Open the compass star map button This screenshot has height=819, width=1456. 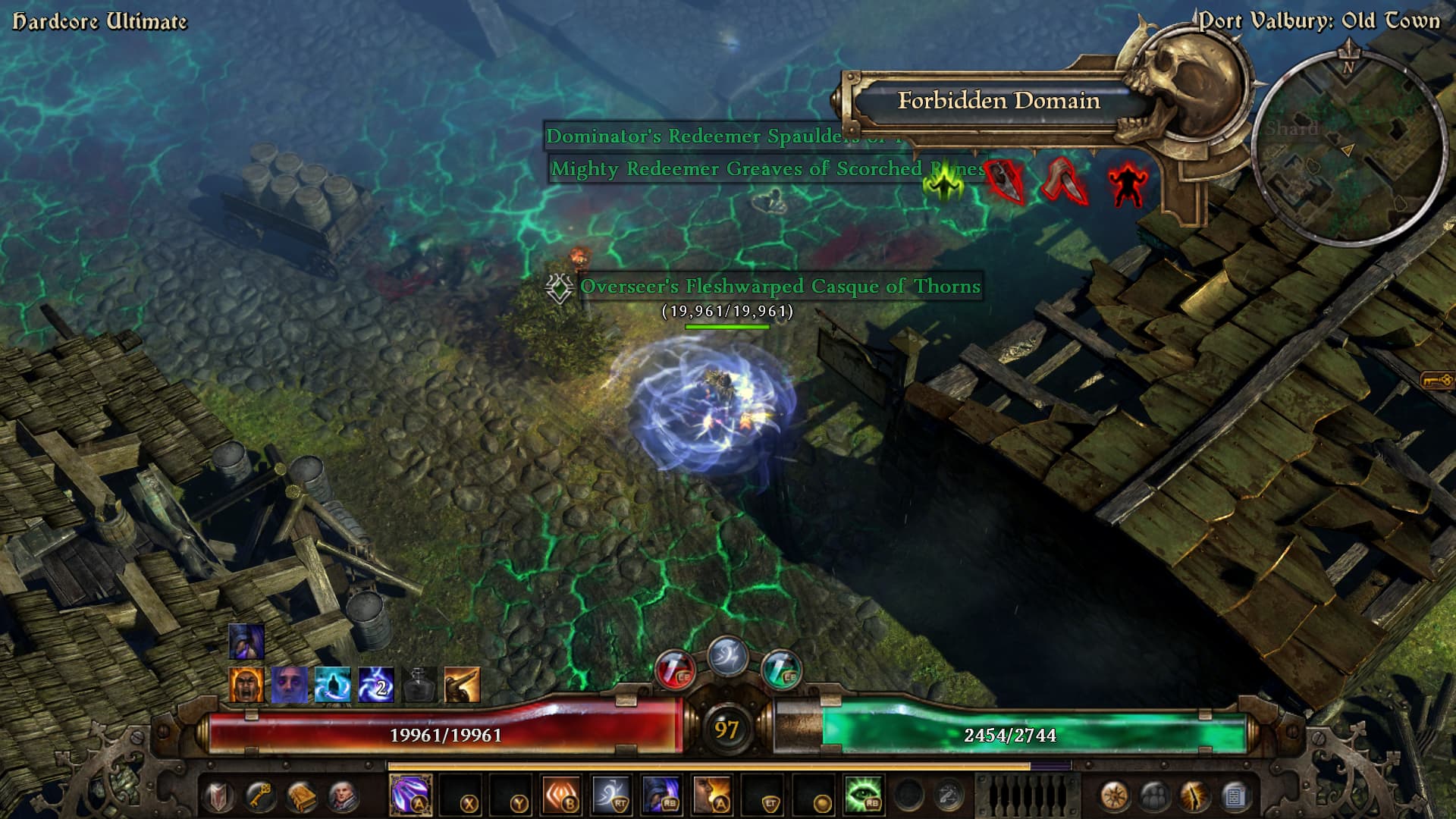coord(1113,796)
